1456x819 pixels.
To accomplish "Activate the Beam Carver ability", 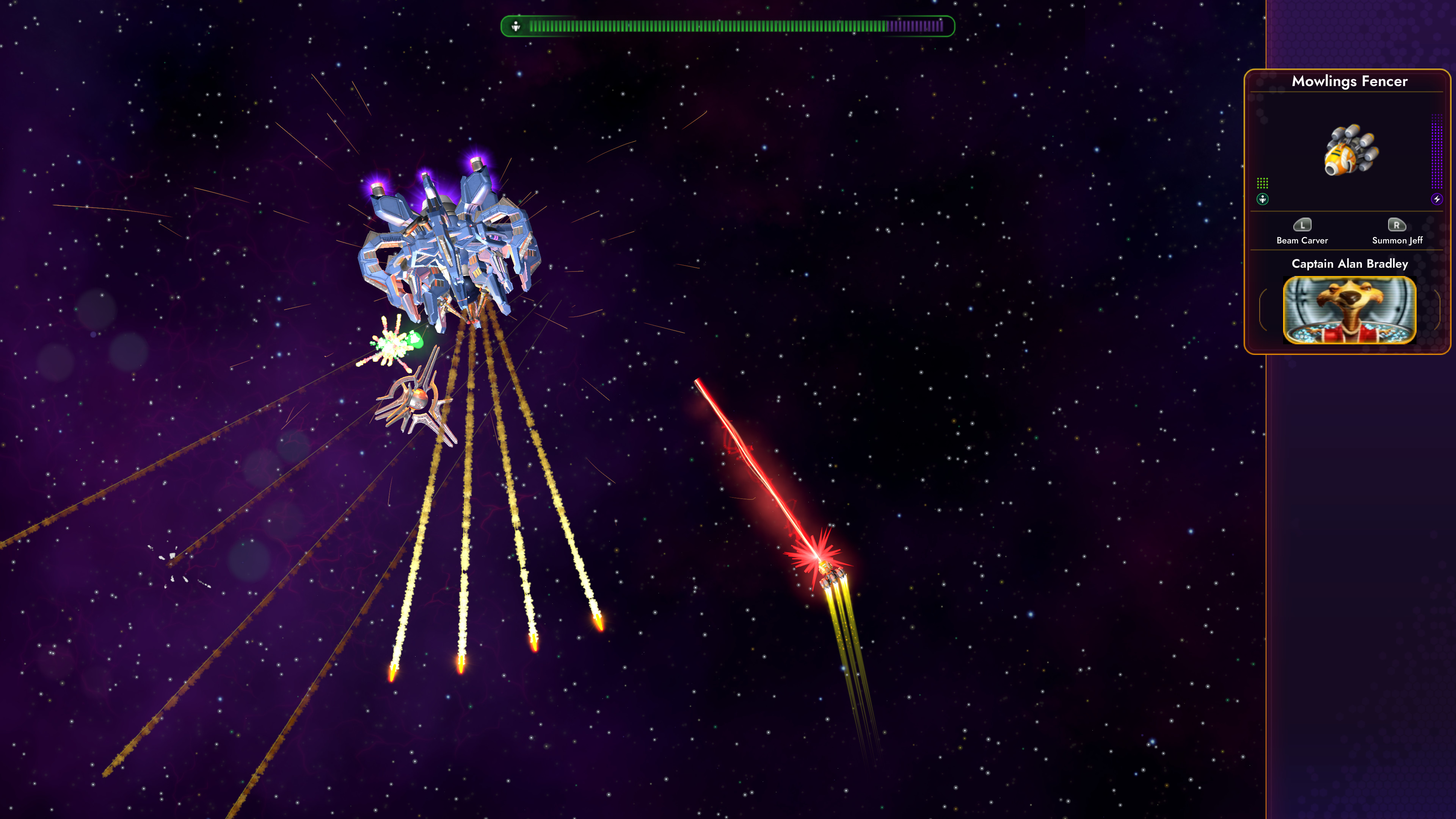I will [1302, 232].
